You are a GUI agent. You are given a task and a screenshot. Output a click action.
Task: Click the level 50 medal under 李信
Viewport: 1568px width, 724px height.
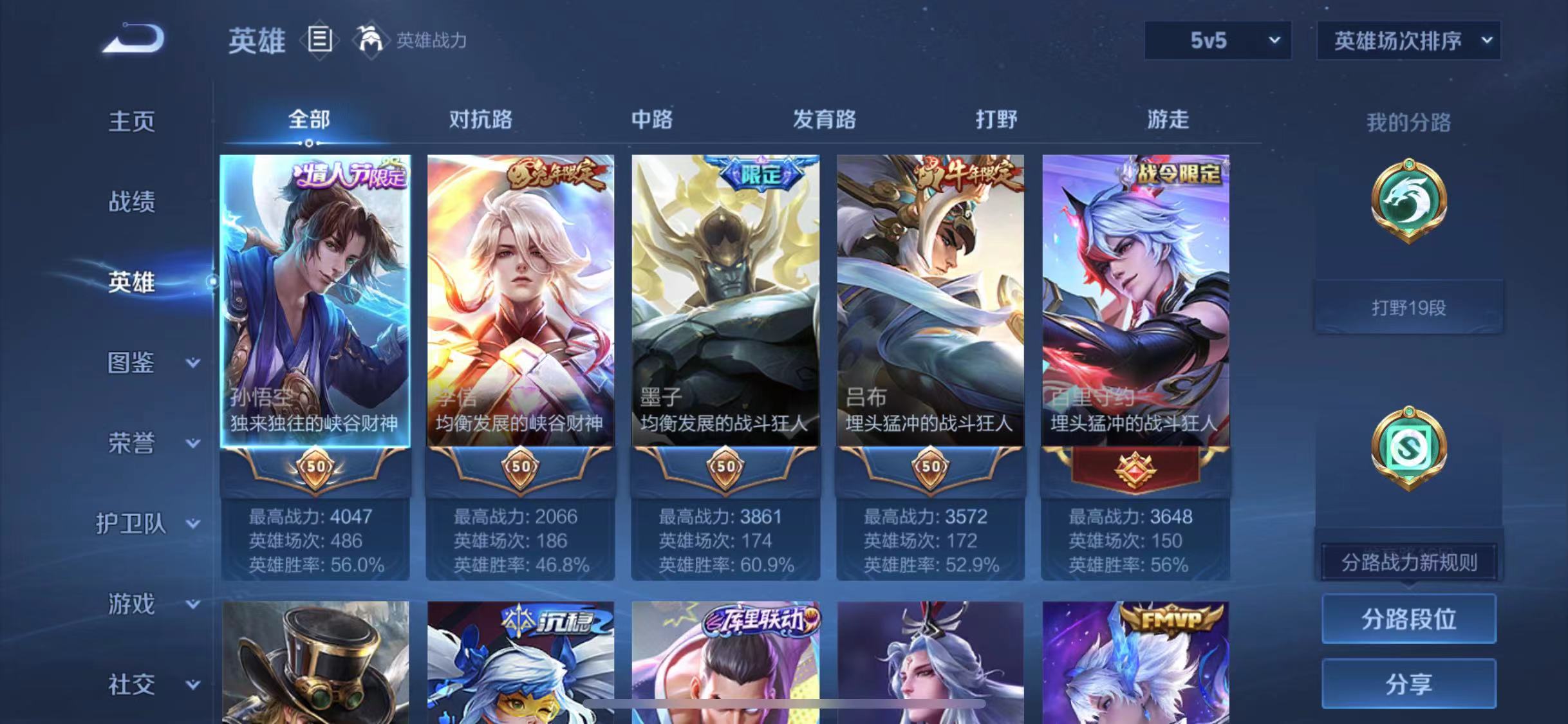tap(519, 468)
